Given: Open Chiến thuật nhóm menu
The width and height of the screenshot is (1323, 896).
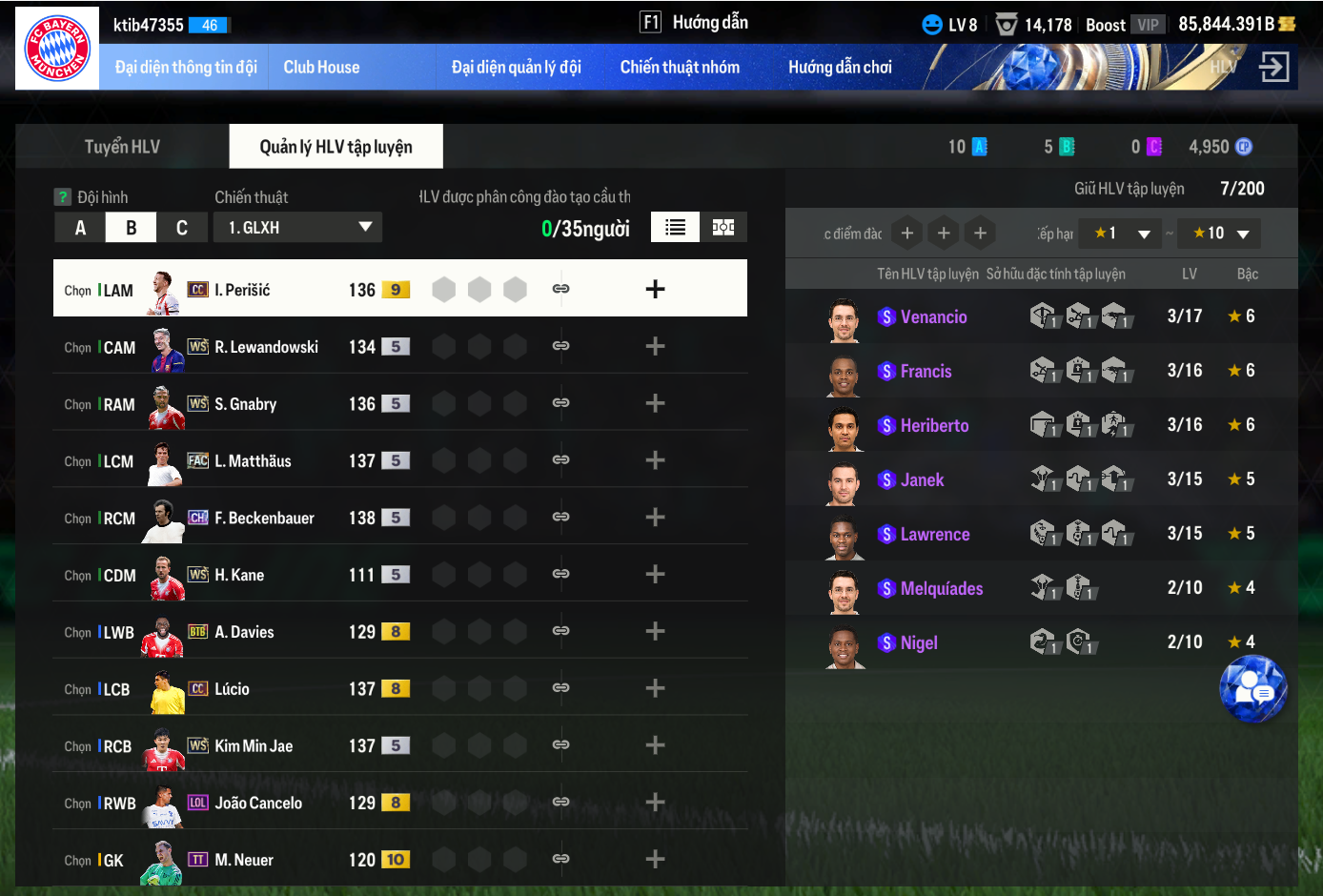Looking at the screenshot, I should pos(680,68).
